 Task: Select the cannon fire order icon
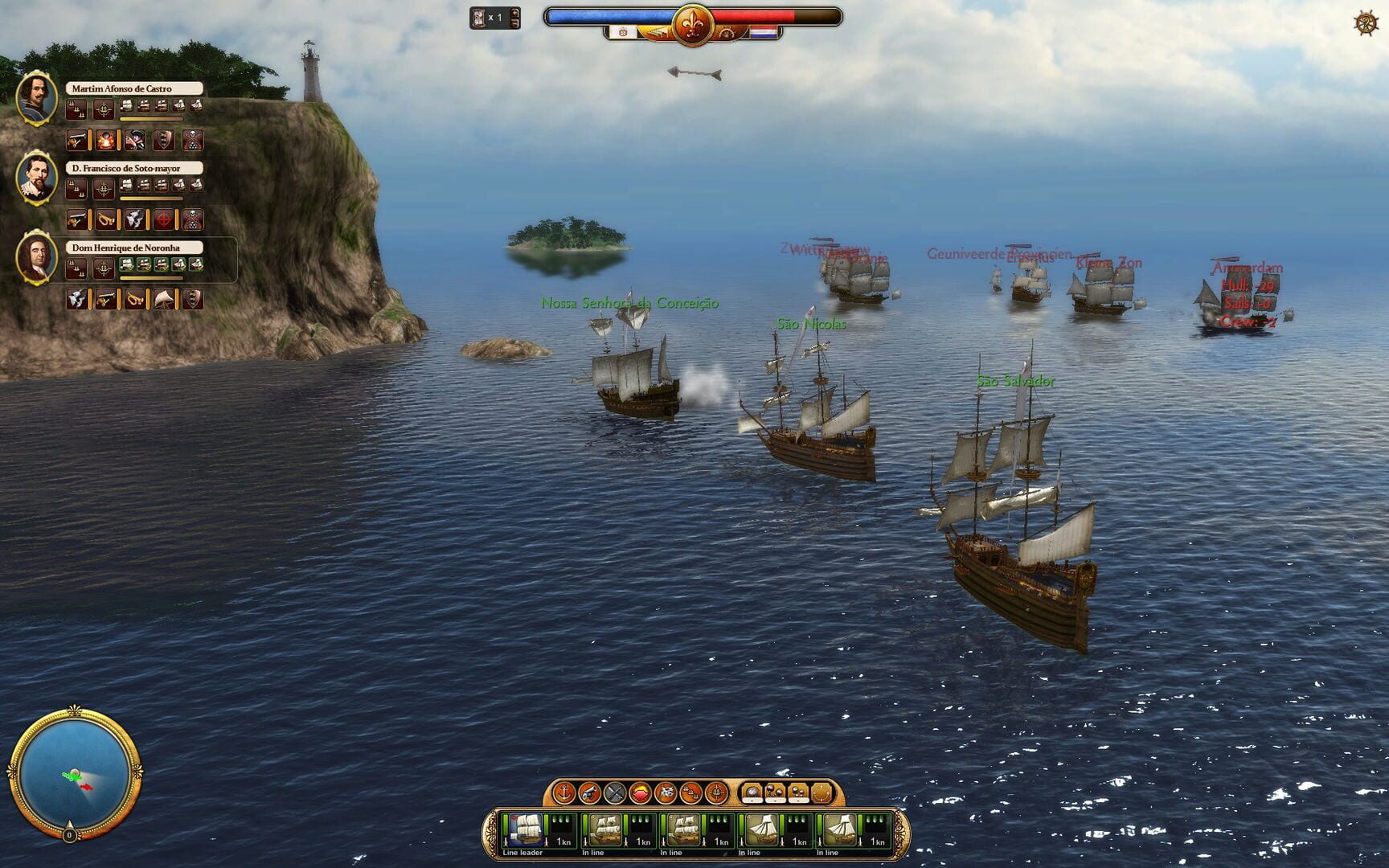pos(589,794)
